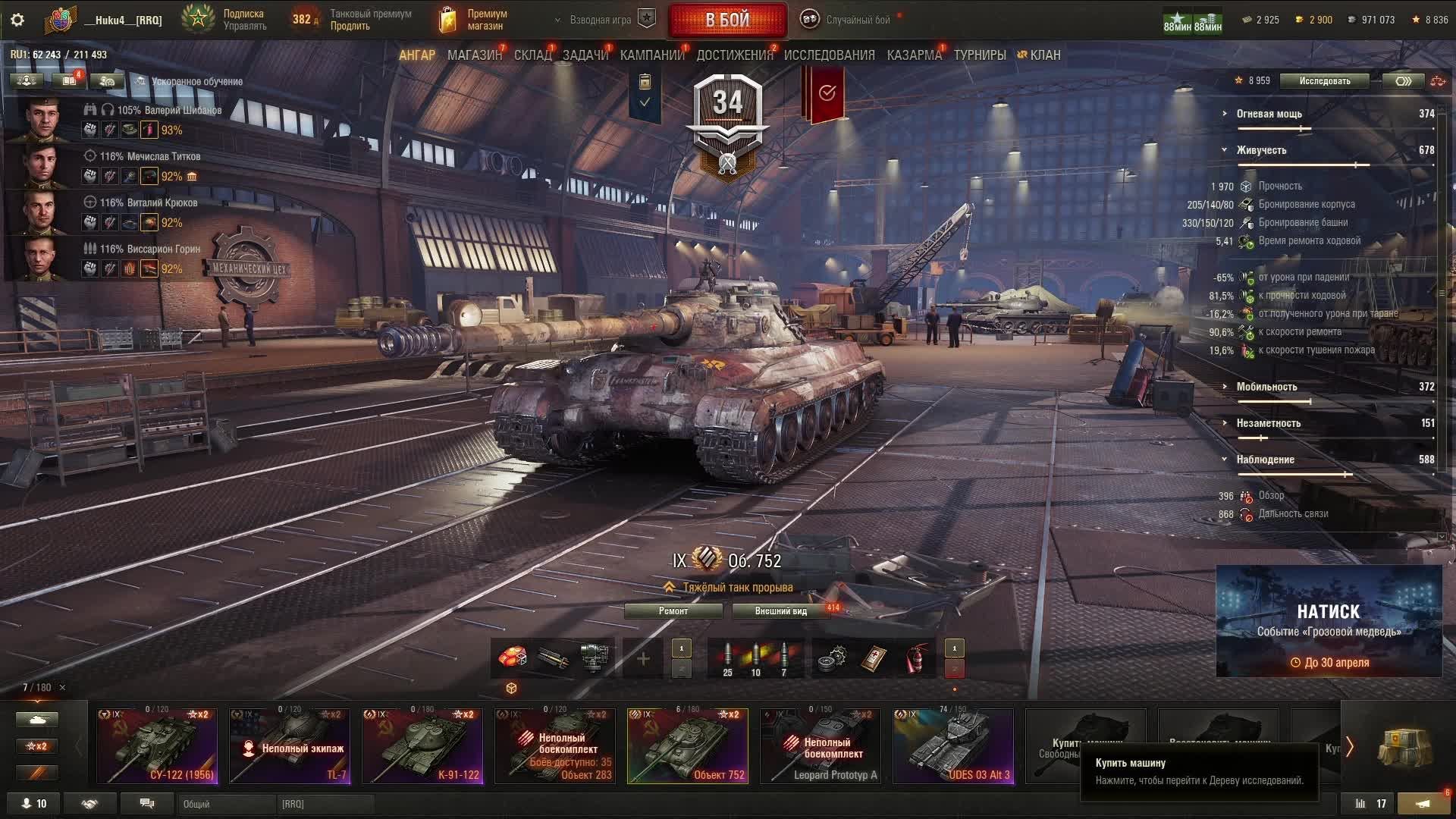
Task: Open Внешний вид customization
Action: pyautogui.click(x=780, y=611)
